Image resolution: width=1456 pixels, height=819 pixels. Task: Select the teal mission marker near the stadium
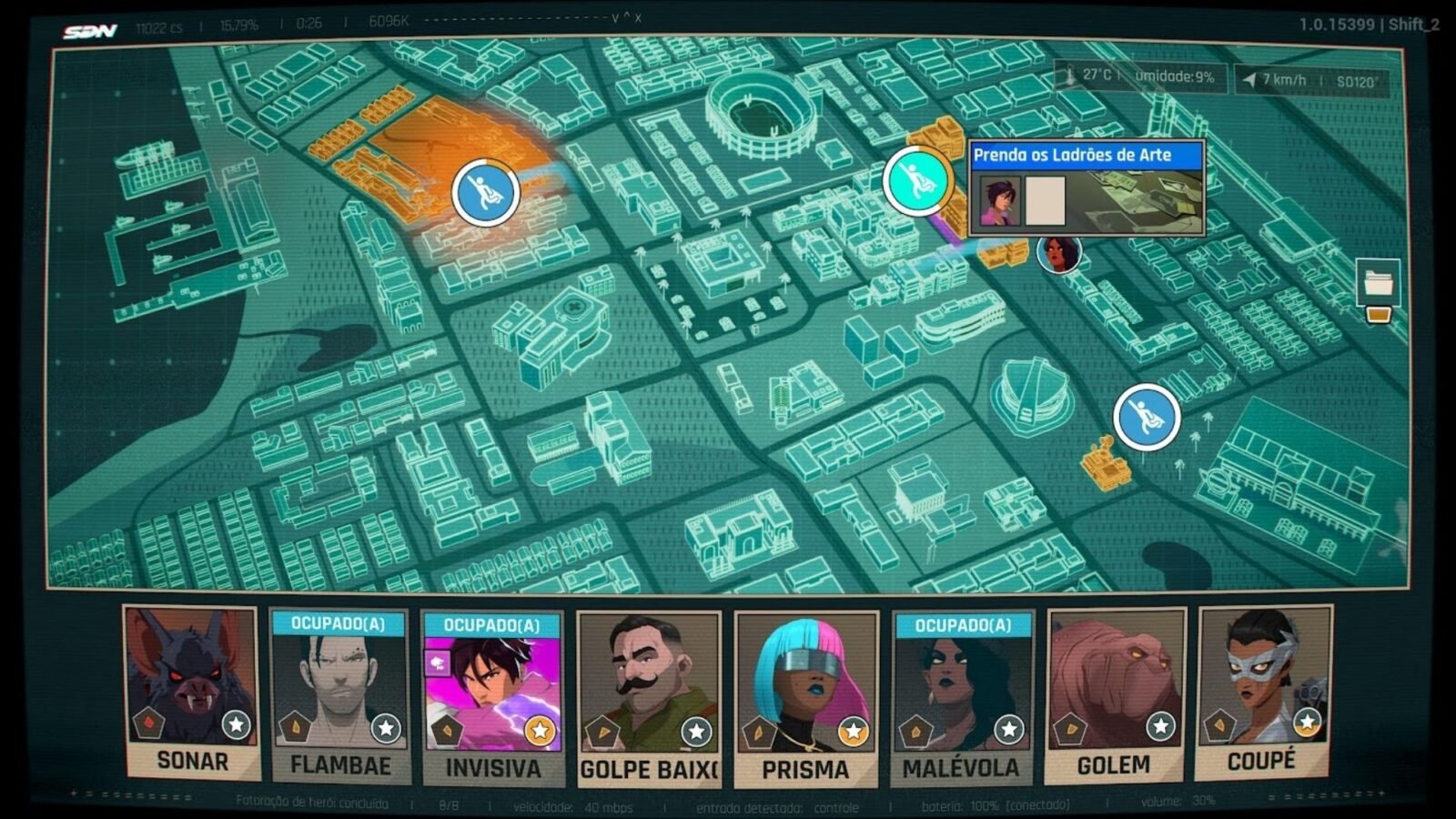(x=916, y=180)
